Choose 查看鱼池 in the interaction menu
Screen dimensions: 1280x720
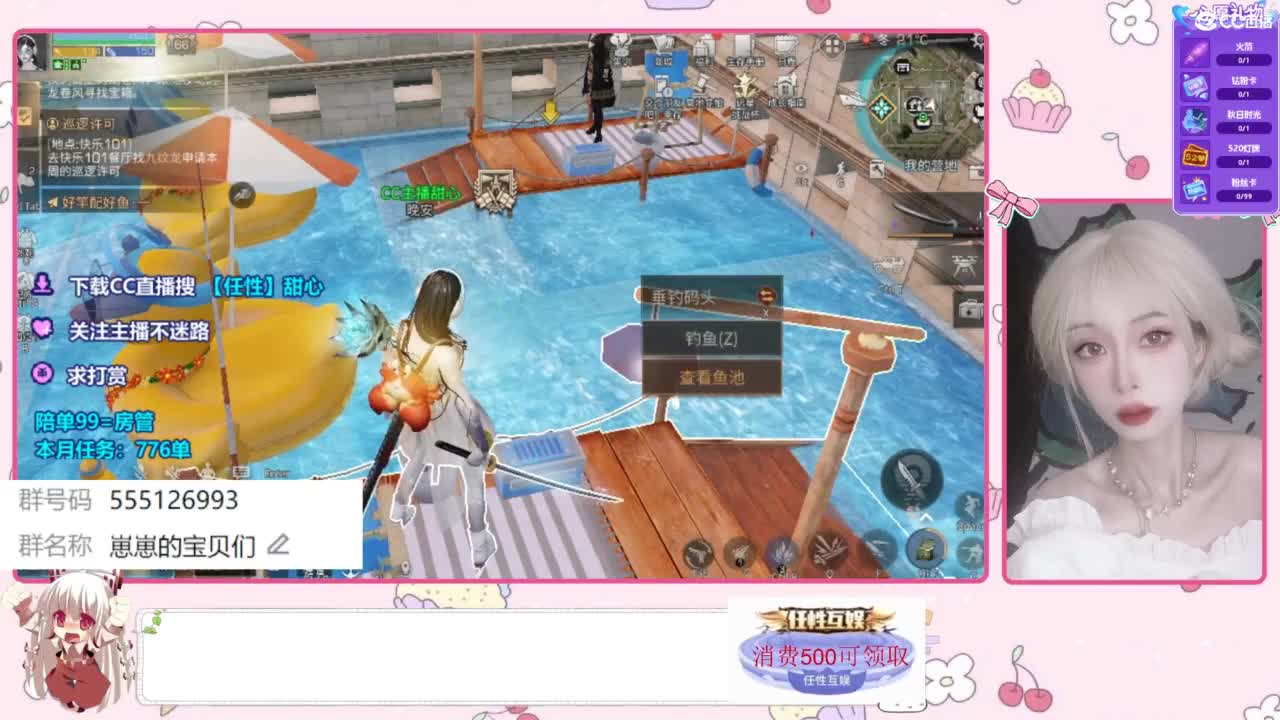pos(711,376)
